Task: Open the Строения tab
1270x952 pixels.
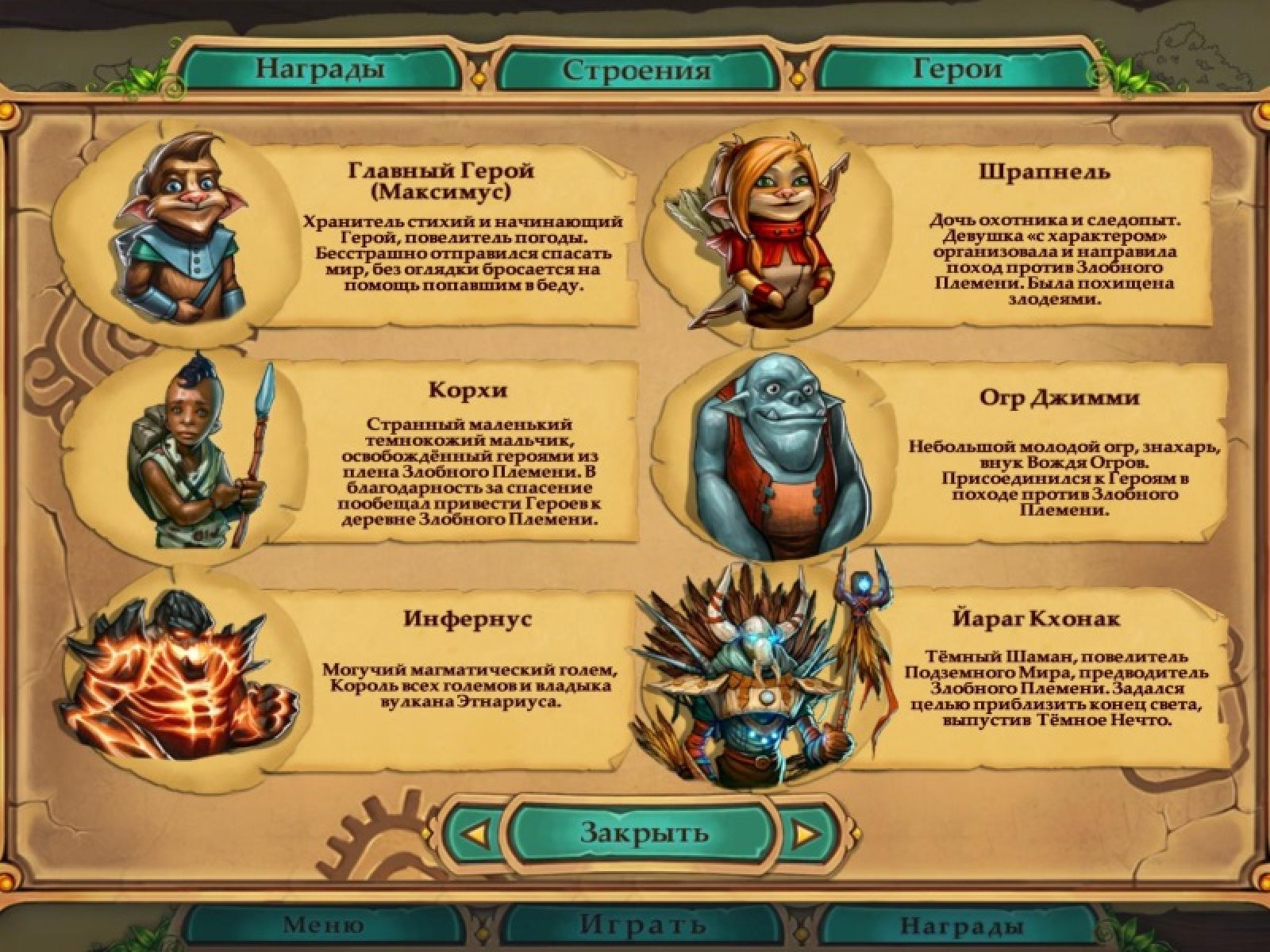Action: pos(636,70)
